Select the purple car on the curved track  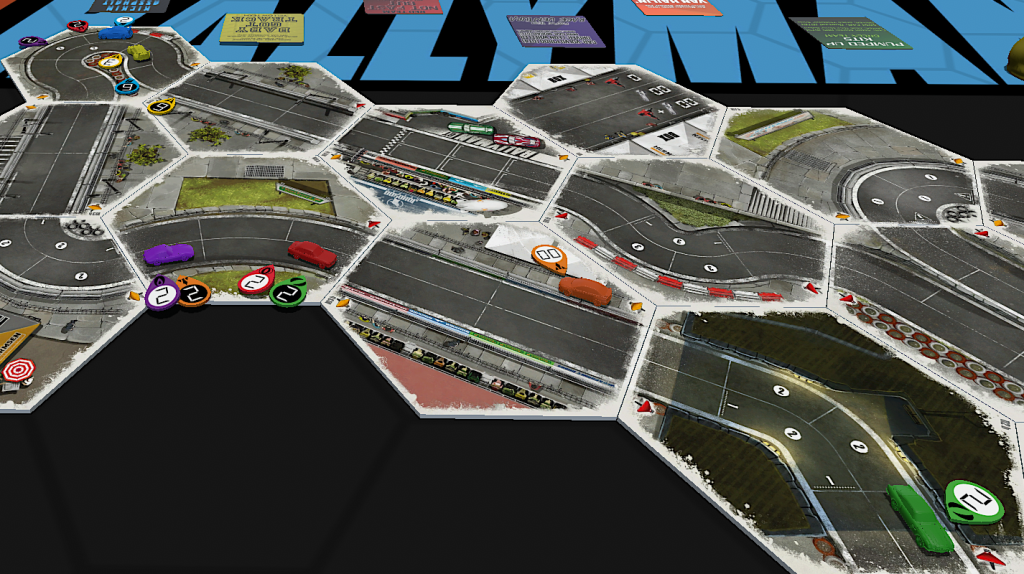tap(168, 254)
